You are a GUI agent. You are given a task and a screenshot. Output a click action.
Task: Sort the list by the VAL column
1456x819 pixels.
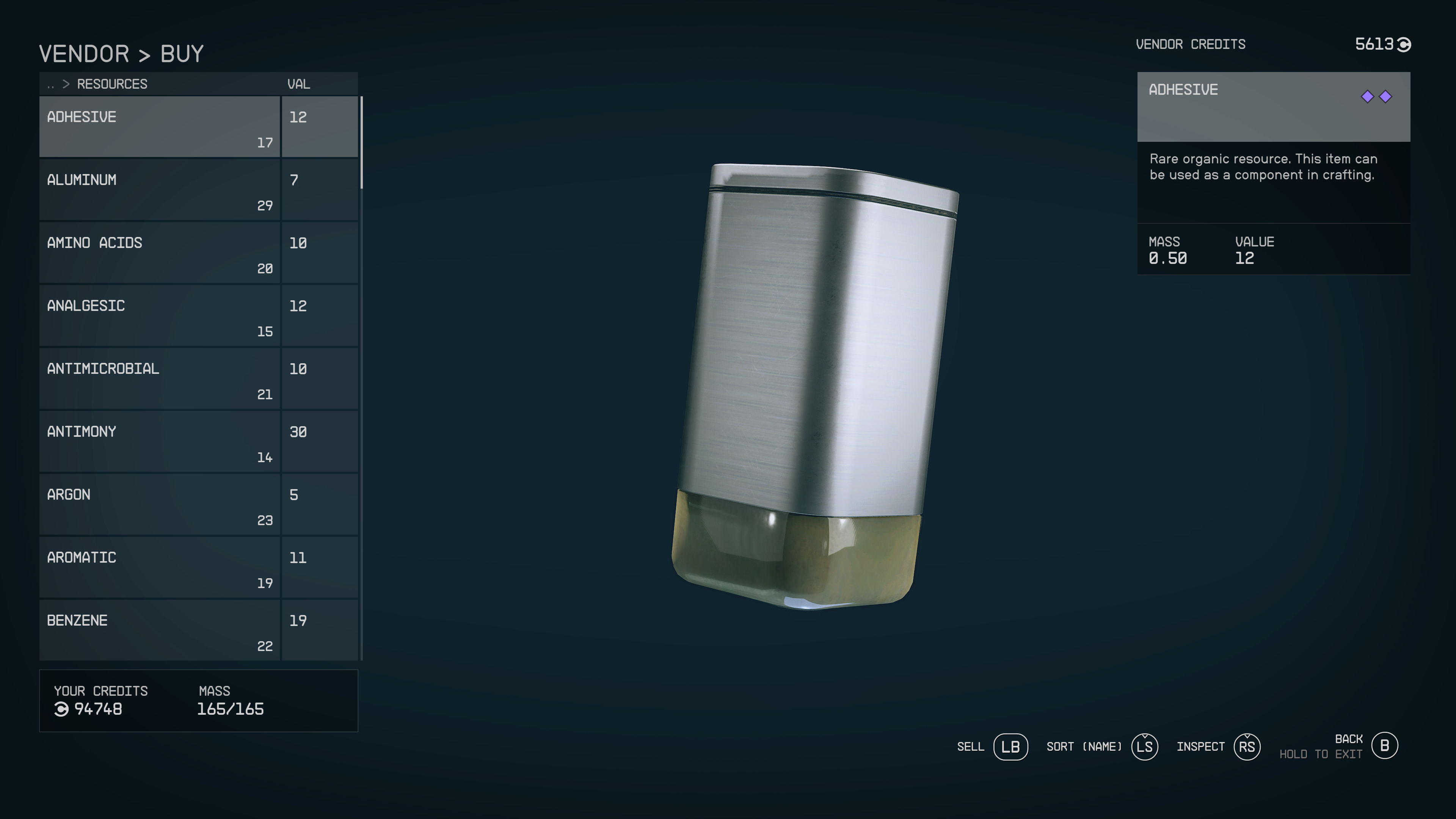(298, 84)
